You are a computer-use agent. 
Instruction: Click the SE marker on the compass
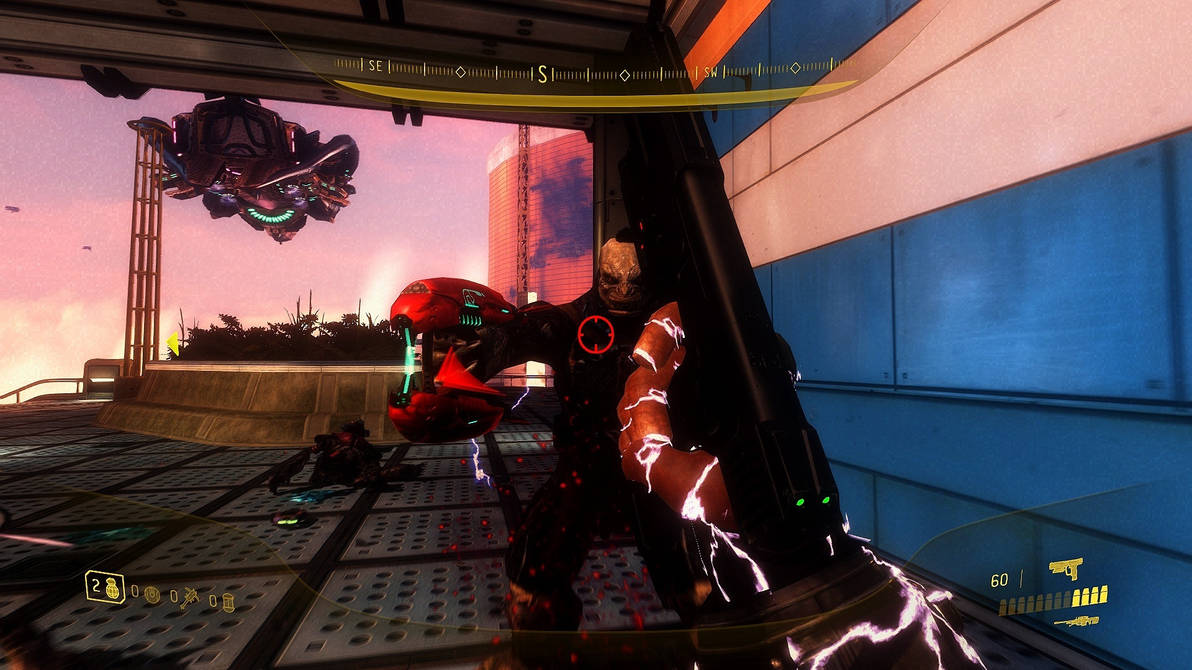point(375,66)
